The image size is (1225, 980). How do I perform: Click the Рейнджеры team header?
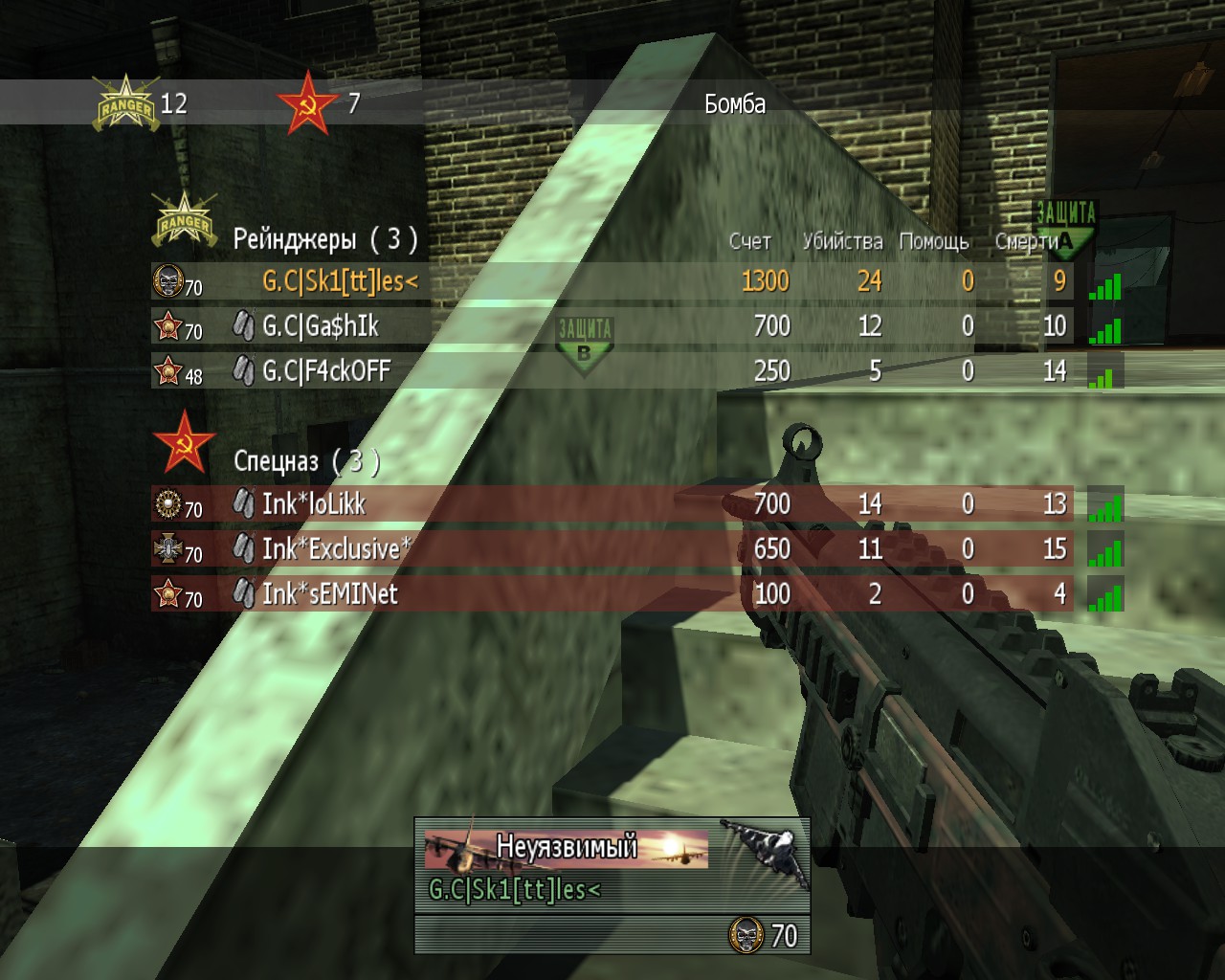(324, 239)
